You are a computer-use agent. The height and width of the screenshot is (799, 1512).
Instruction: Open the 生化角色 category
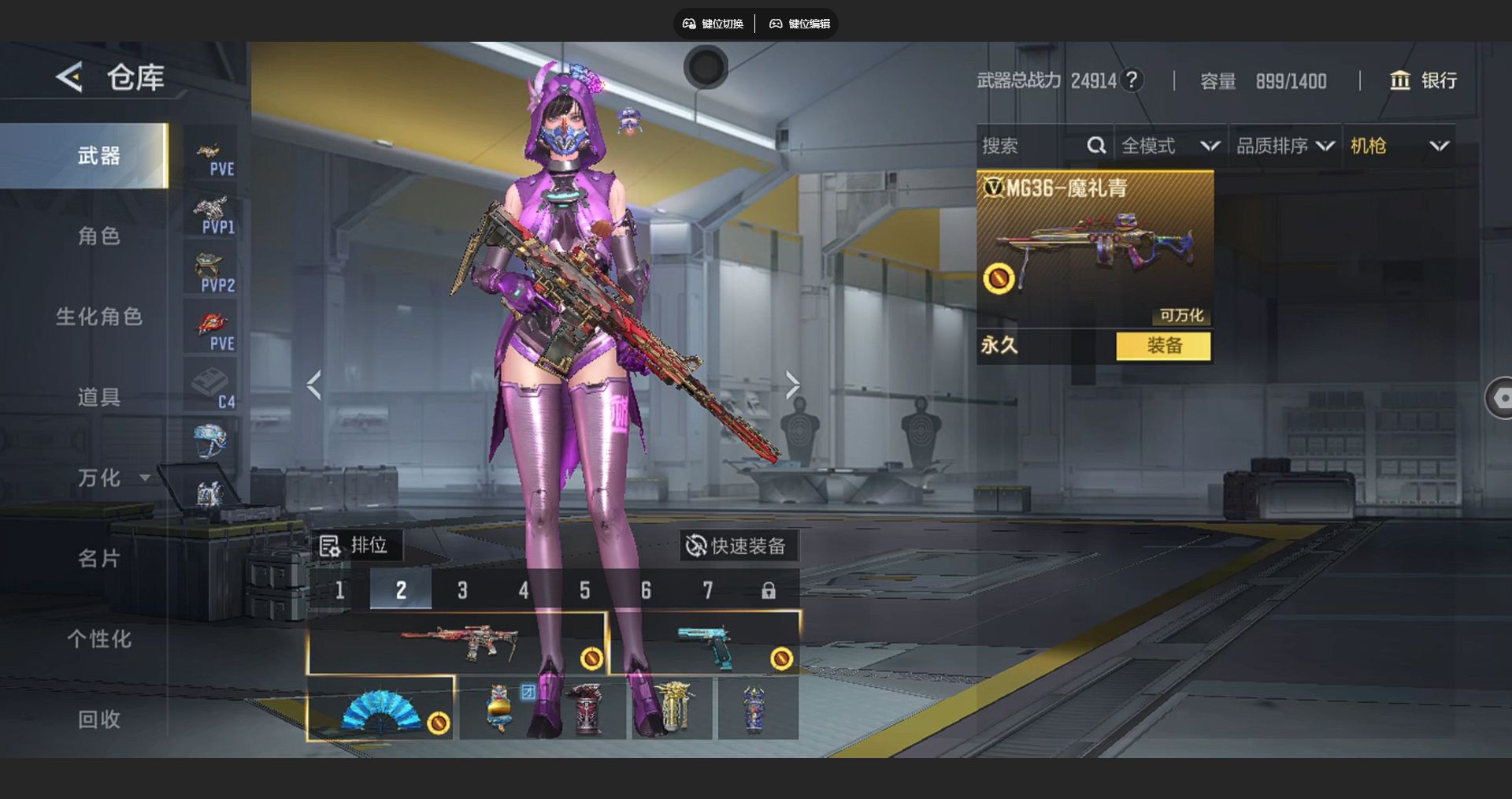98,317
